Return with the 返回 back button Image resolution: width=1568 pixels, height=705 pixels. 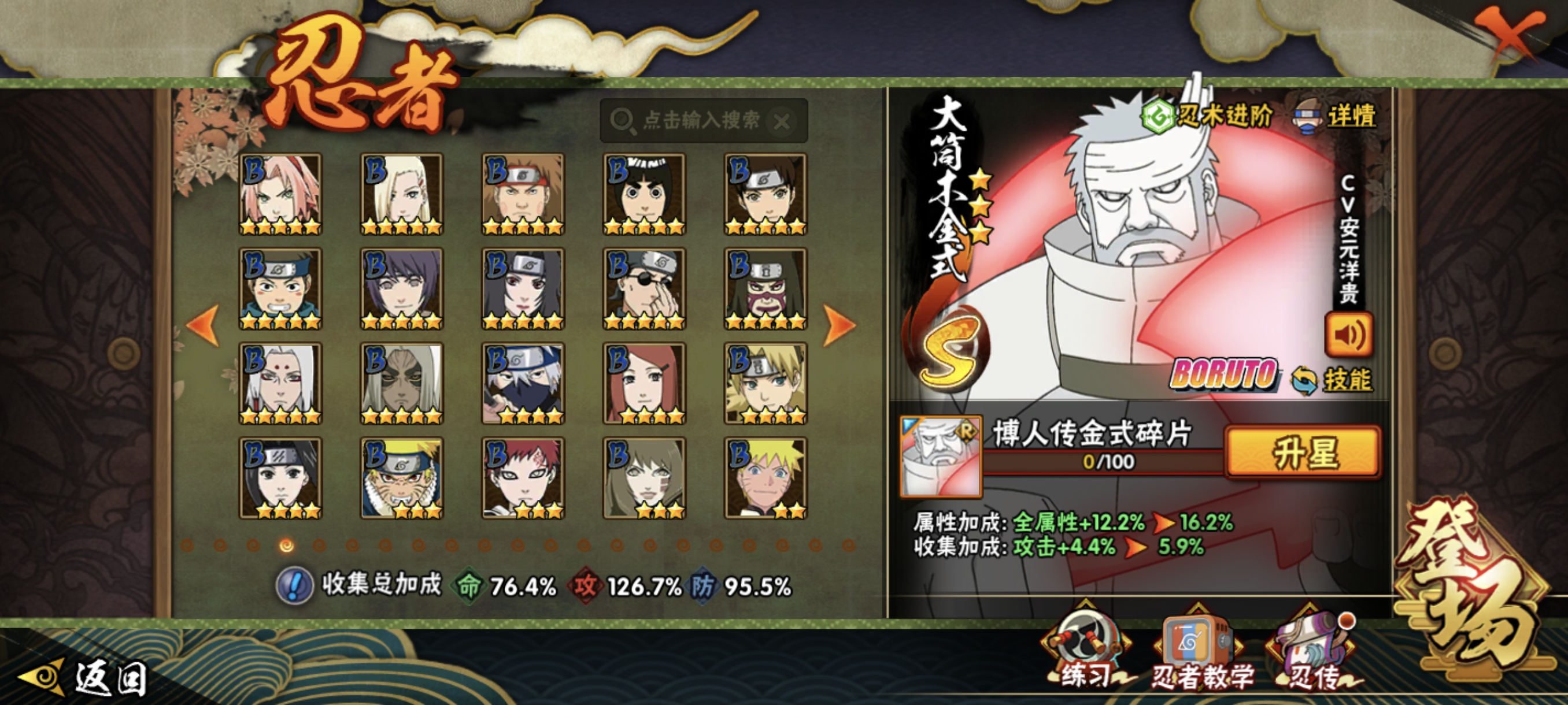click(85, 677)
